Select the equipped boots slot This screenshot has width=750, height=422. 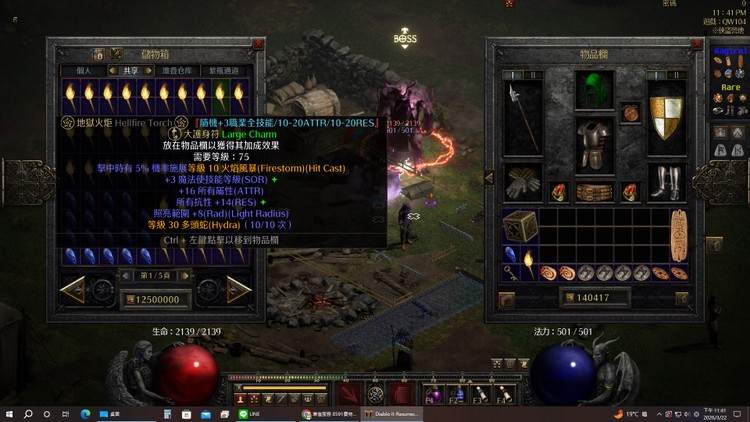click(669, 182)
